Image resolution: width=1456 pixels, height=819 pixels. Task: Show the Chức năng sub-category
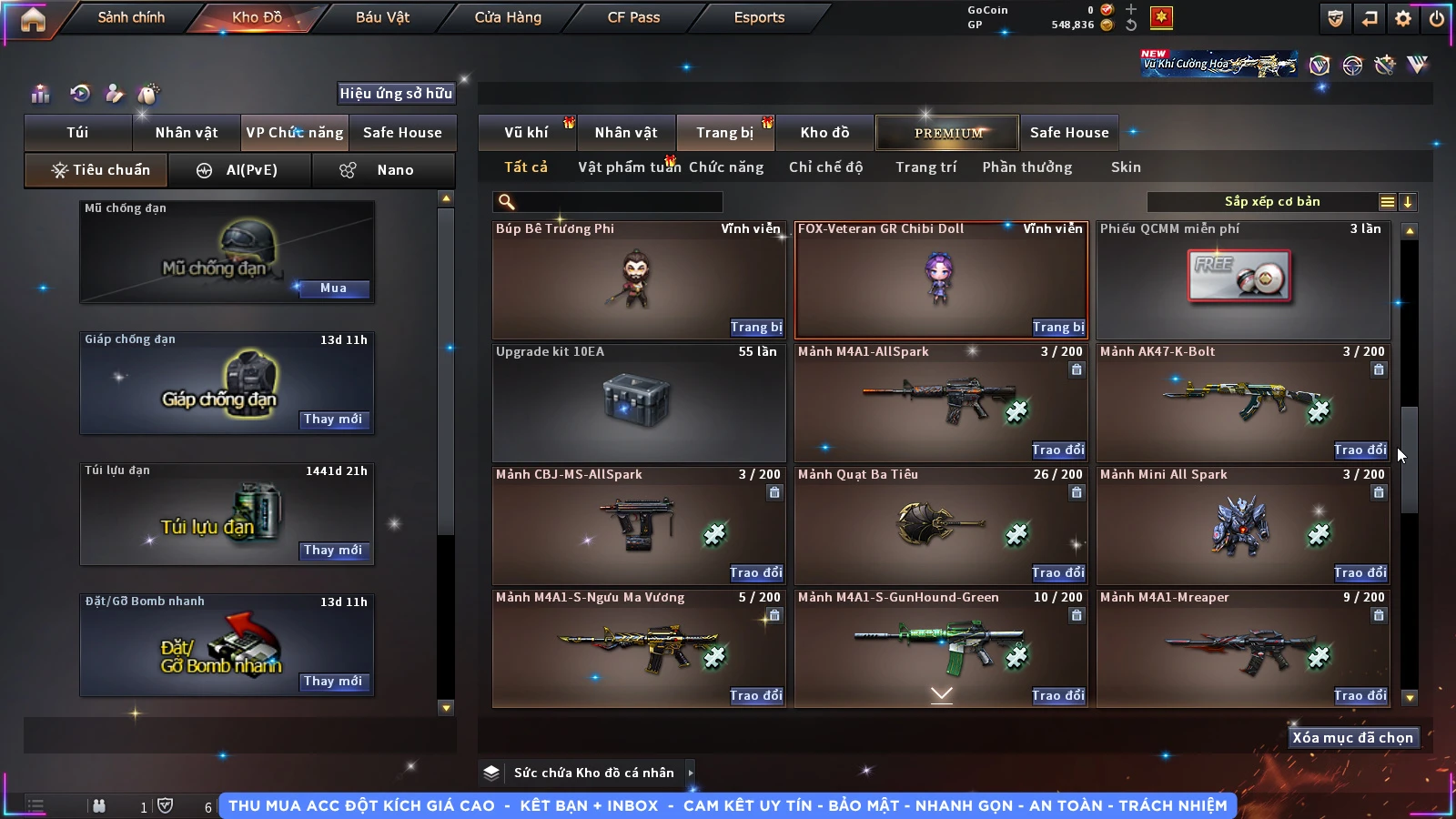[x=726, y=167]
